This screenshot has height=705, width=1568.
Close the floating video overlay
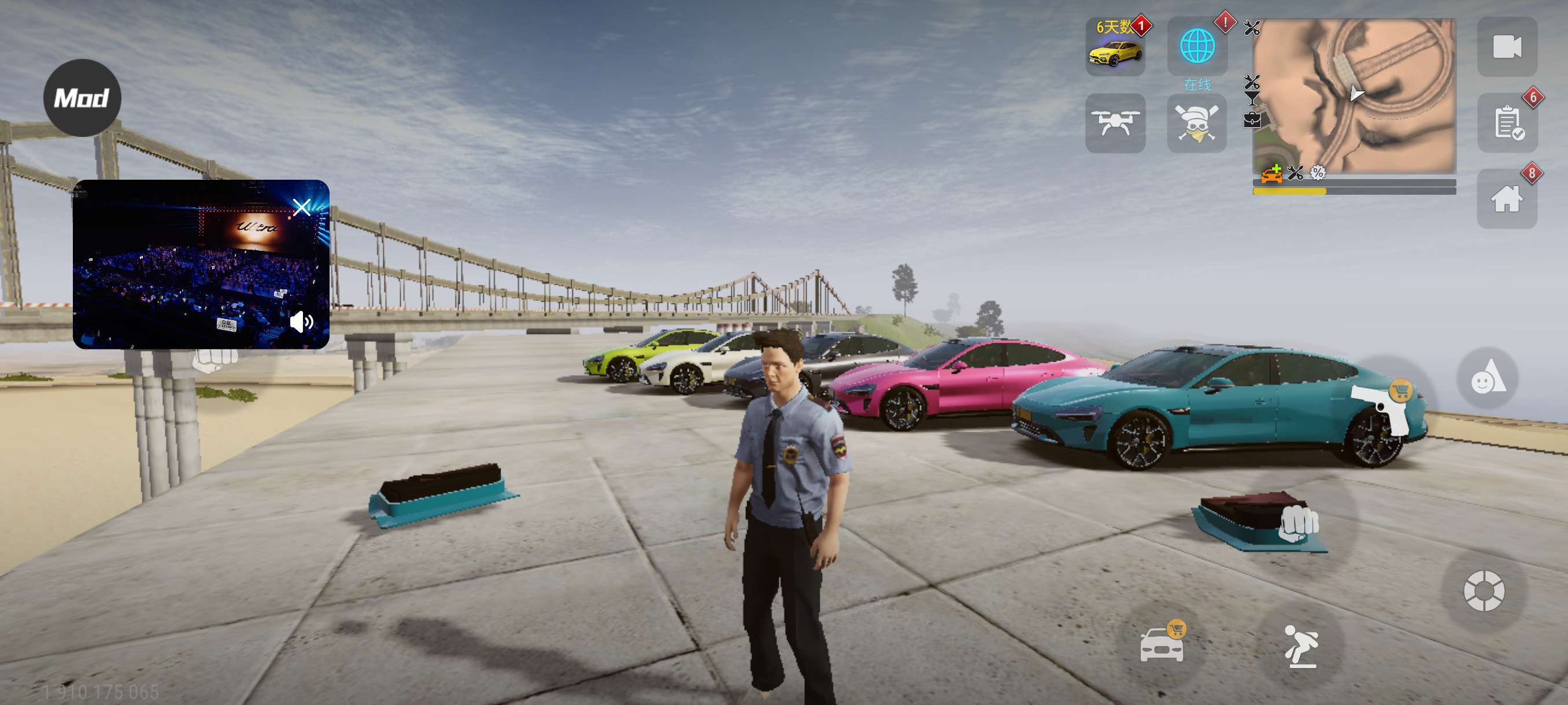[x=302, y=207]
